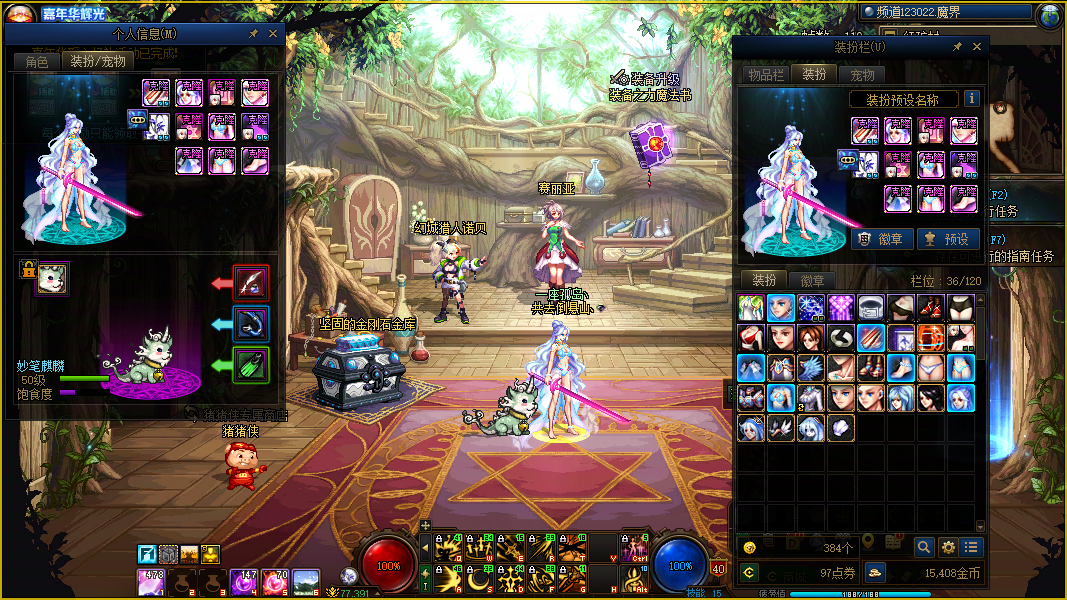Close the 装扮栏 costume inventory panel
The width and height of the screenshot is (1067, 600).
(x=977, y=47)
